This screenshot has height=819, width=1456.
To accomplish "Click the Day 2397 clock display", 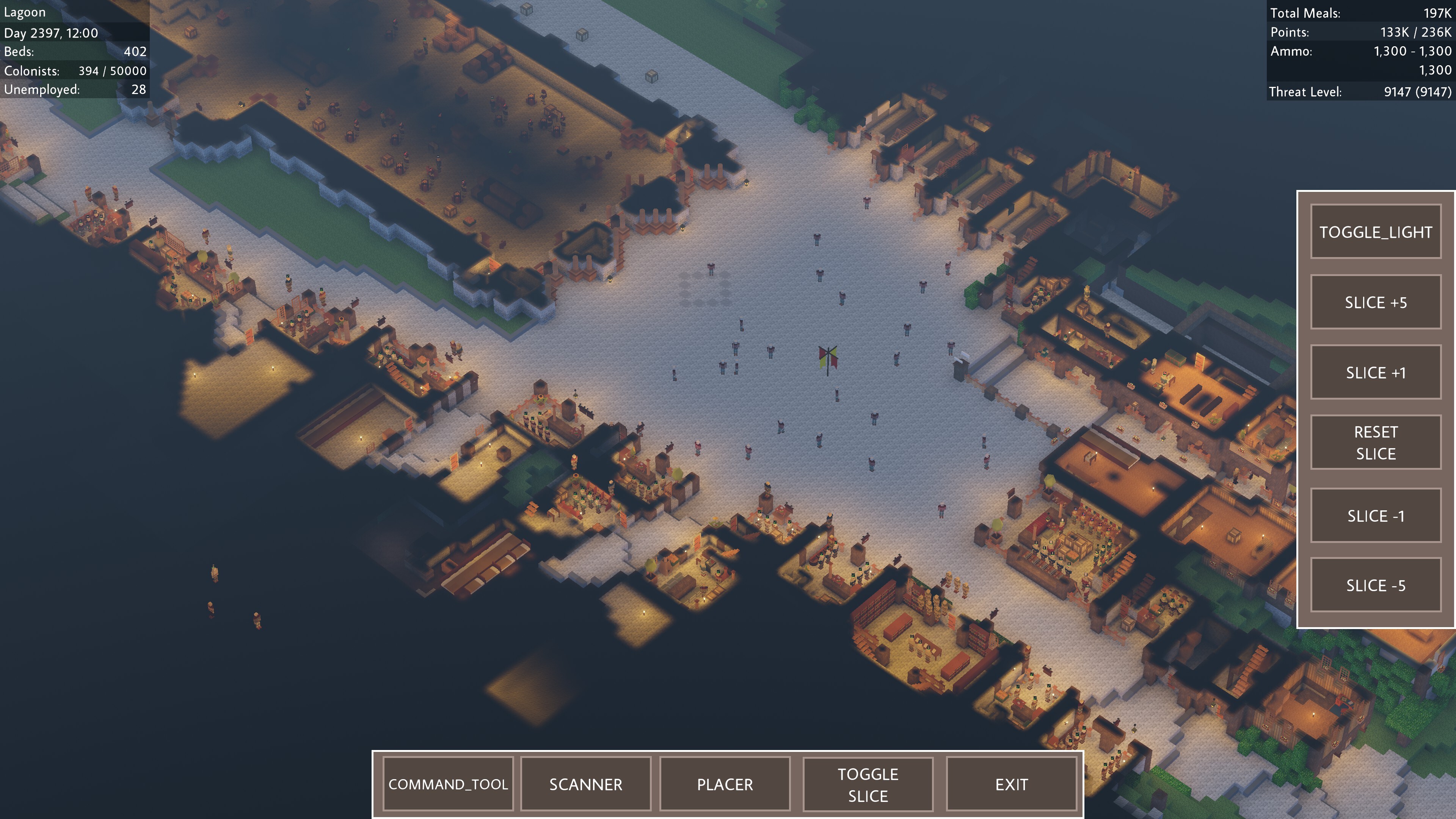I will (50, 33).
